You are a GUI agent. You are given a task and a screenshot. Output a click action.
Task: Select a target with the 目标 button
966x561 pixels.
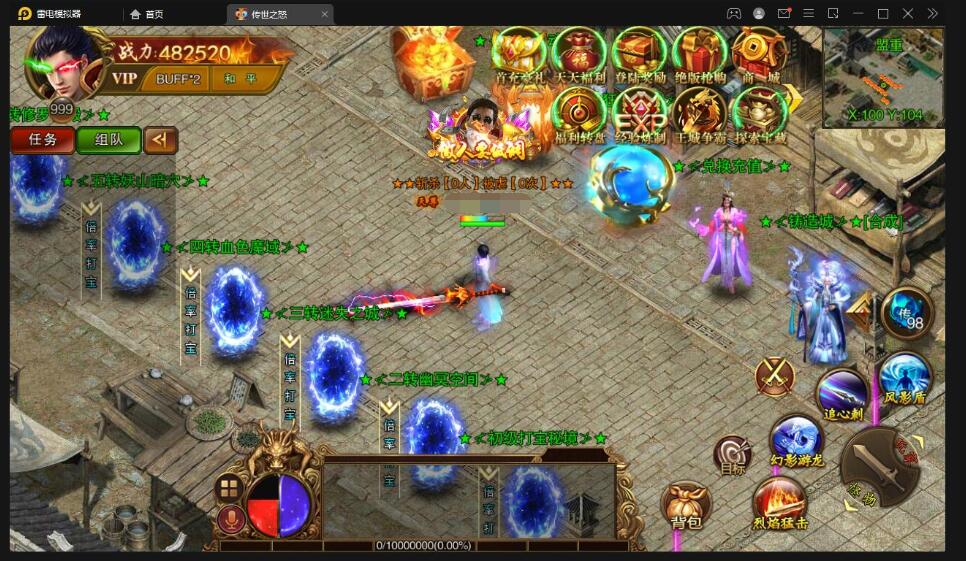tap(733, 455)
